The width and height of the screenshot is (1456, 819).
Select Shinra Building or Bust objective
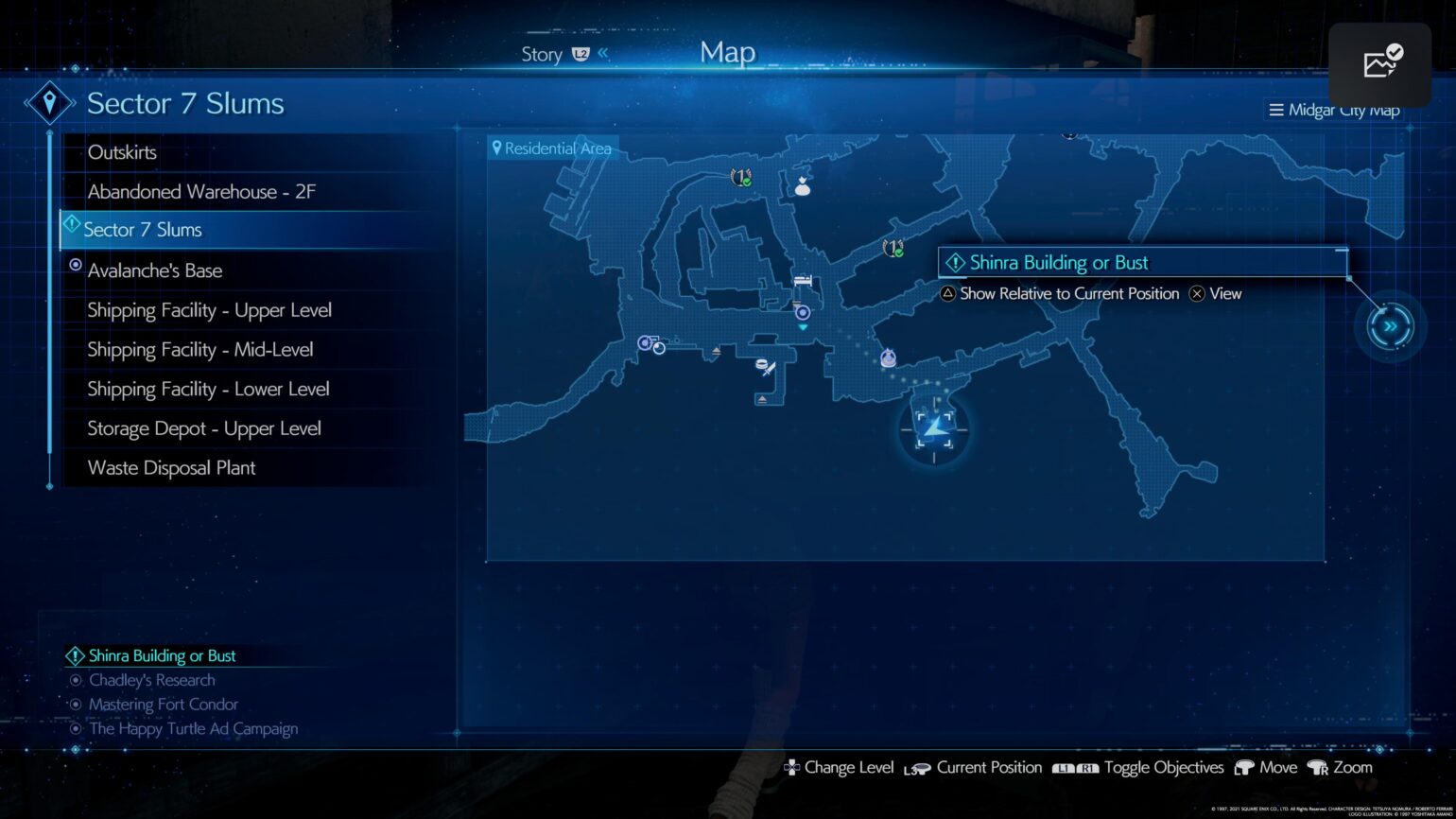[x=162, y=656]
